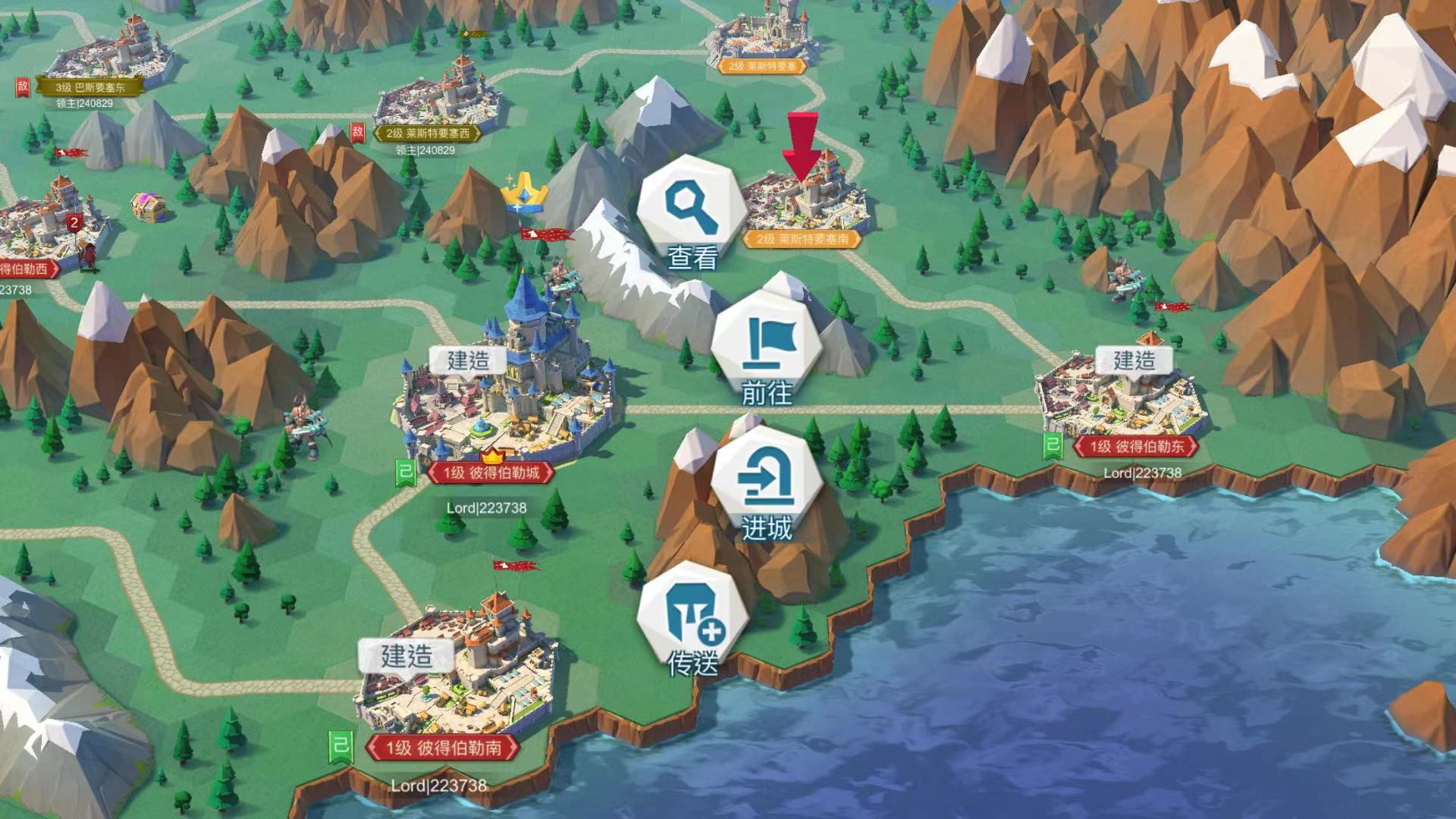Select 建造 bubble on 彼得伯勒南

[406, 655]
